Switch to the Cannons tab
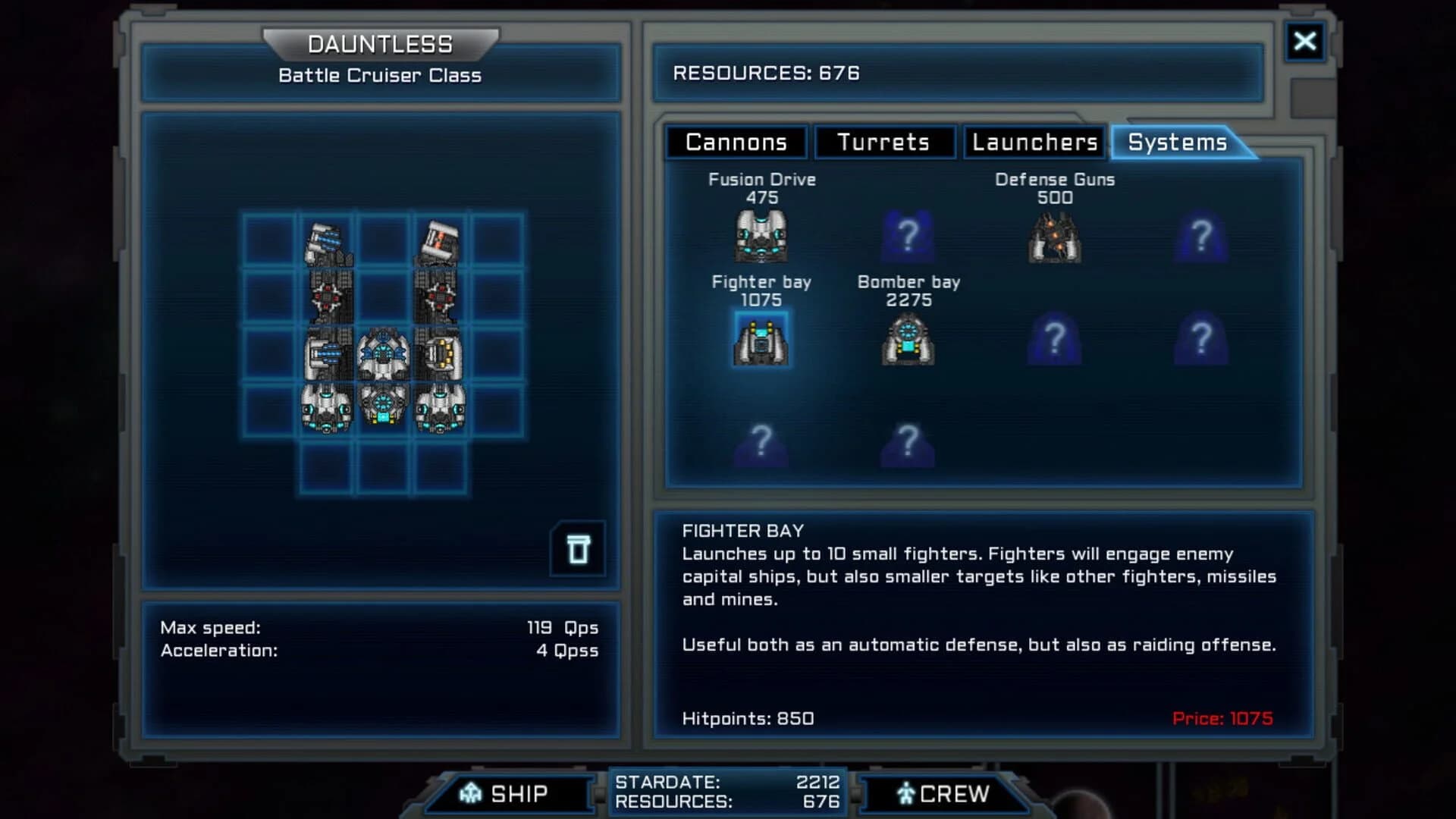1456x819 pixels. point(735,142)
